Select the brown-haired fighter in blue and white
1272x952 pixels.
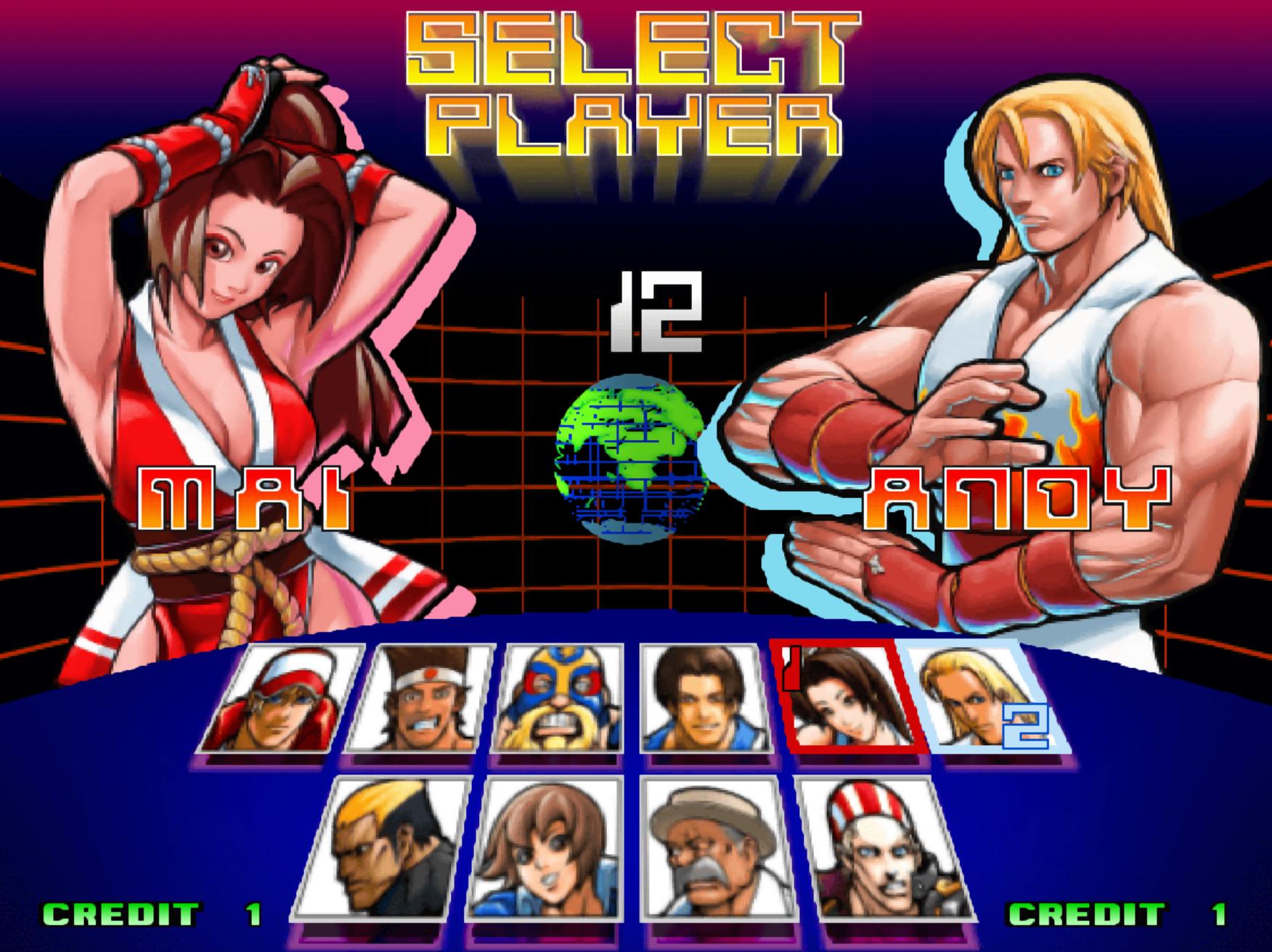coord(696,699)
